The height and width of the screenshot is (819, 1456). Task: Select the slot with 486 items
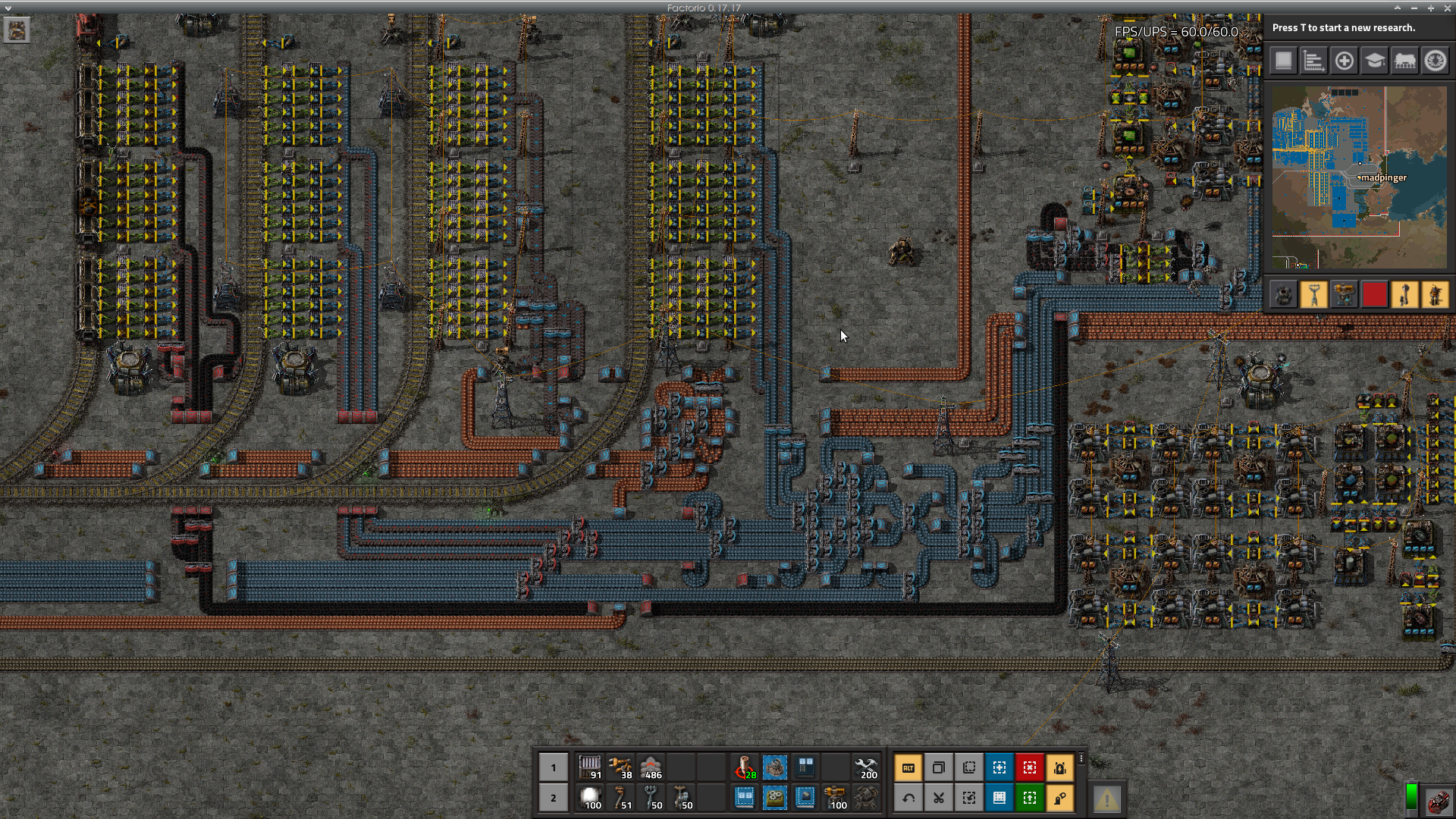(651, 767)
